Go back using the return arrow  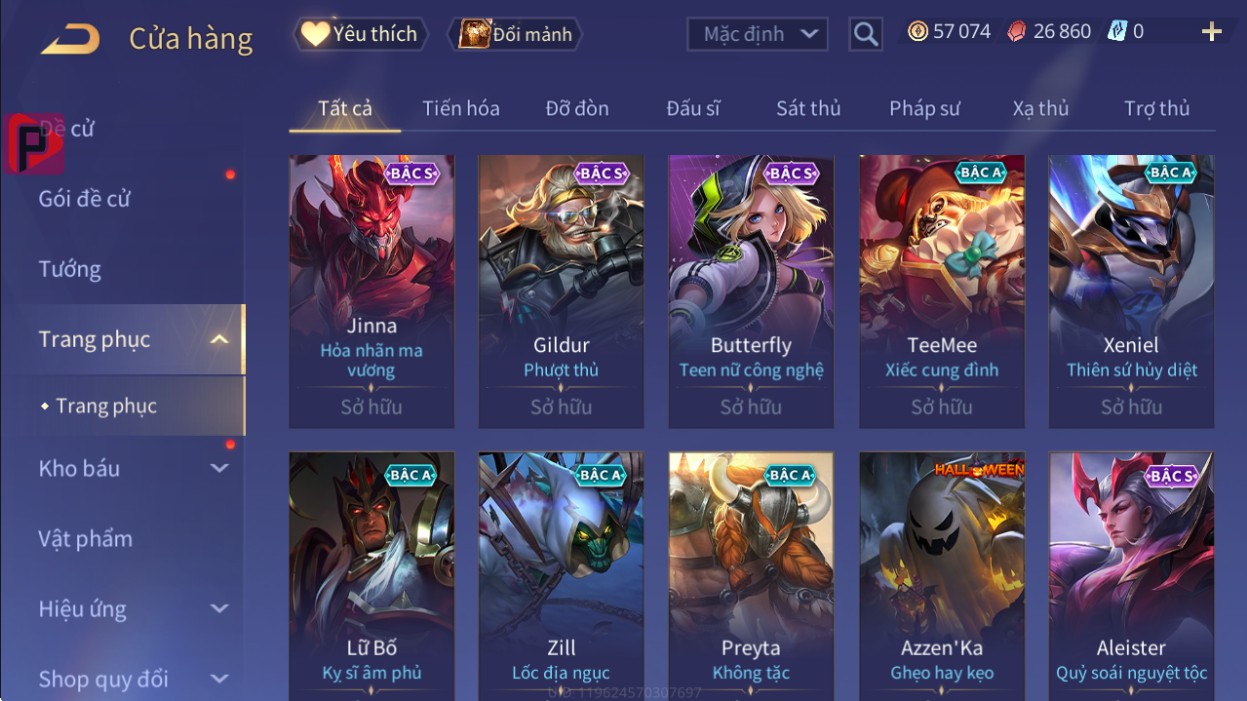click(71, 39)
